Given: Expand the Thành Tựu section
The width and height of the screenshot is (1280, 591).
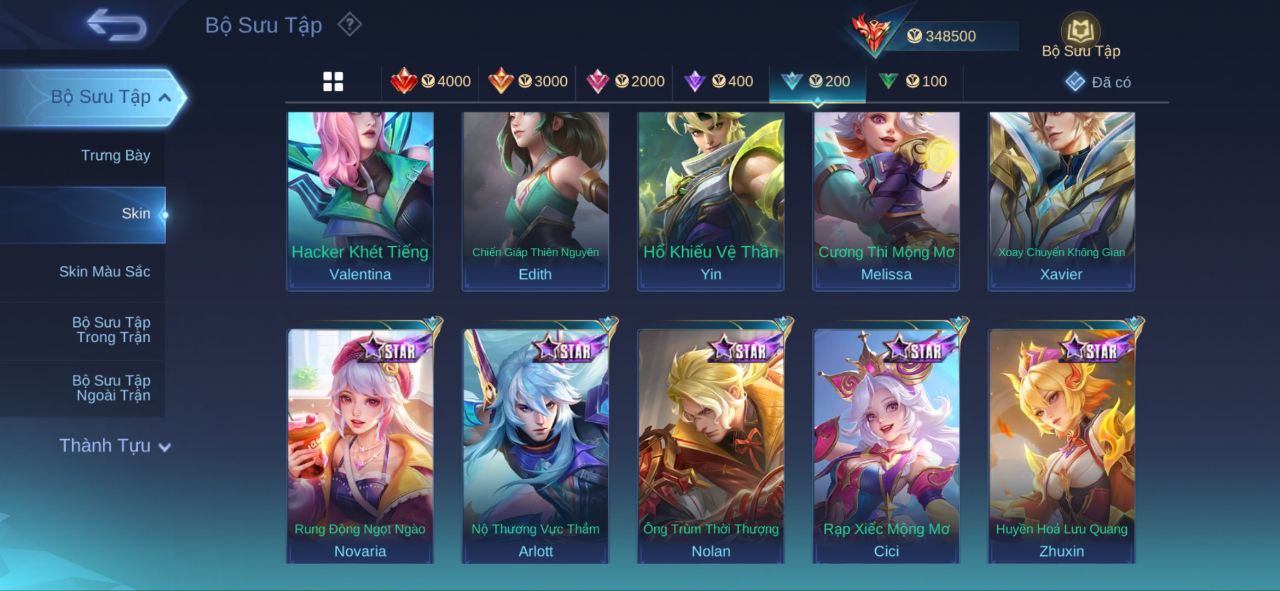Looking at the screenshot, I should tap(114, 446).
